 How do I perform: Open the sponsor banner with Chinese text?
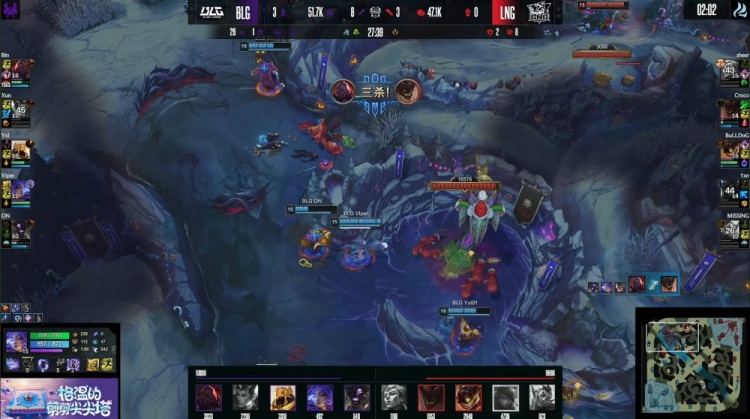[60, 398]
